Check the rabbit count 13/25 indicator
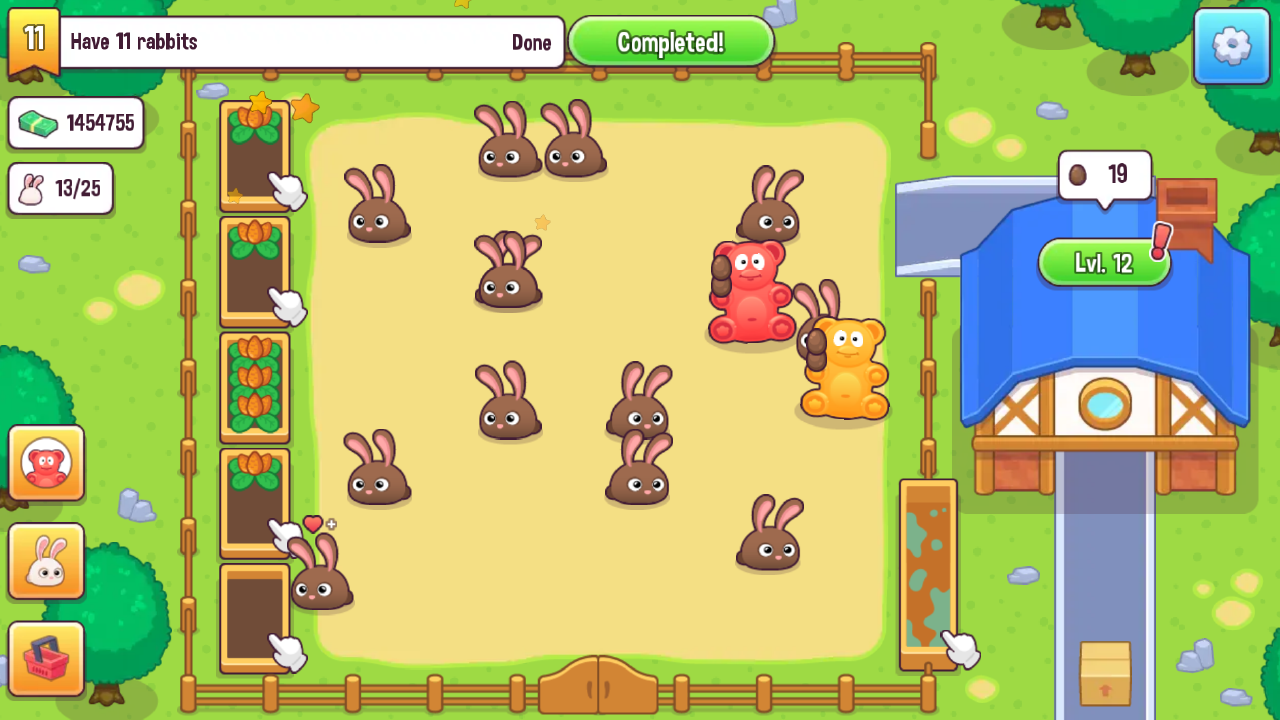1280x720 pixels. pyautogui.click(x=60, y=189)
